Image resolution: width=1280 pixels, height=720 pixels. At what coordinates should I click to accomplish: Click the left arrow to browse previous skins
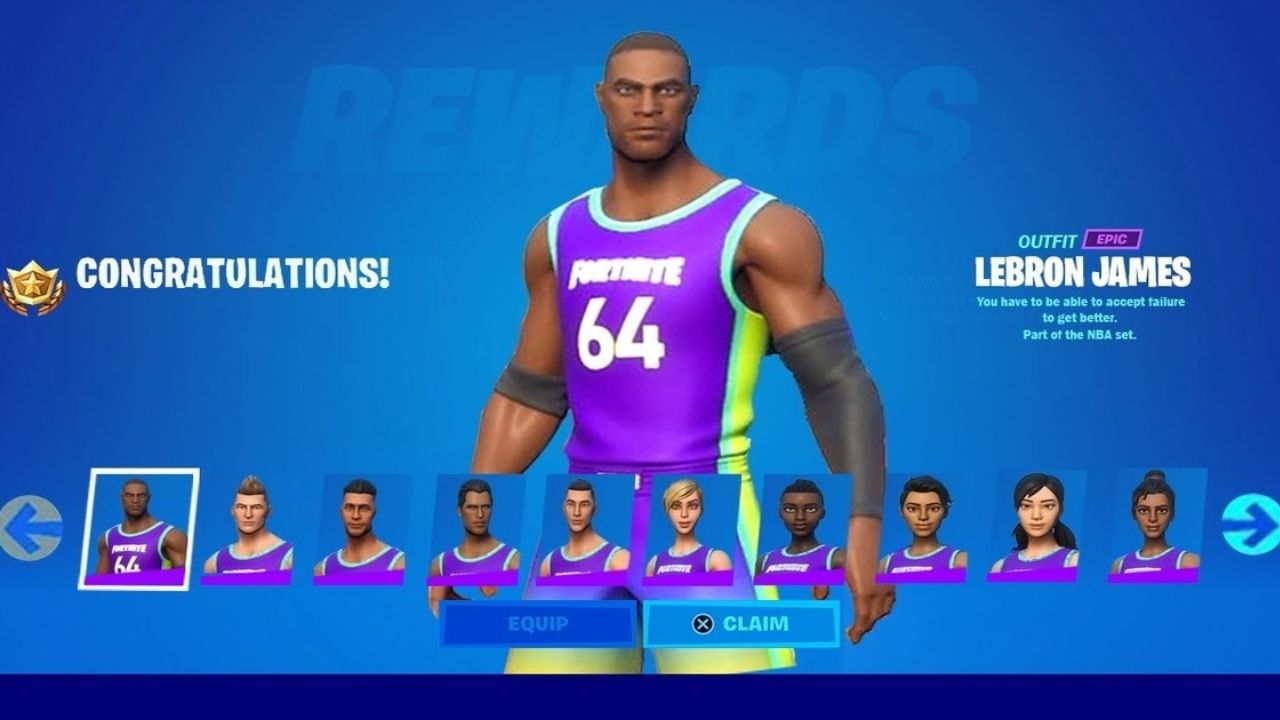point(31,523)
